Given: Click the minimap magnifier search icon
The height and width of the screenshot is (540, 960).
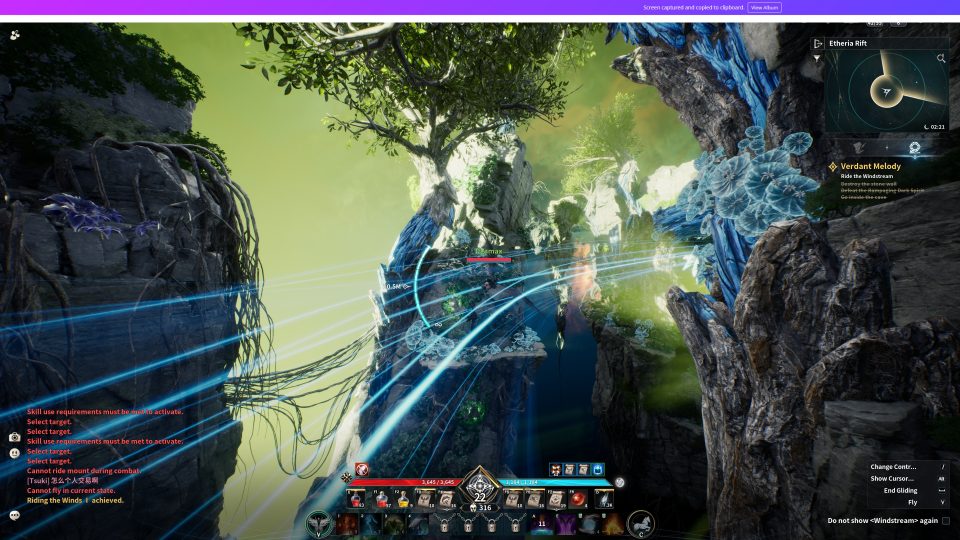Looking at the screenshot, I should (941, 59).
